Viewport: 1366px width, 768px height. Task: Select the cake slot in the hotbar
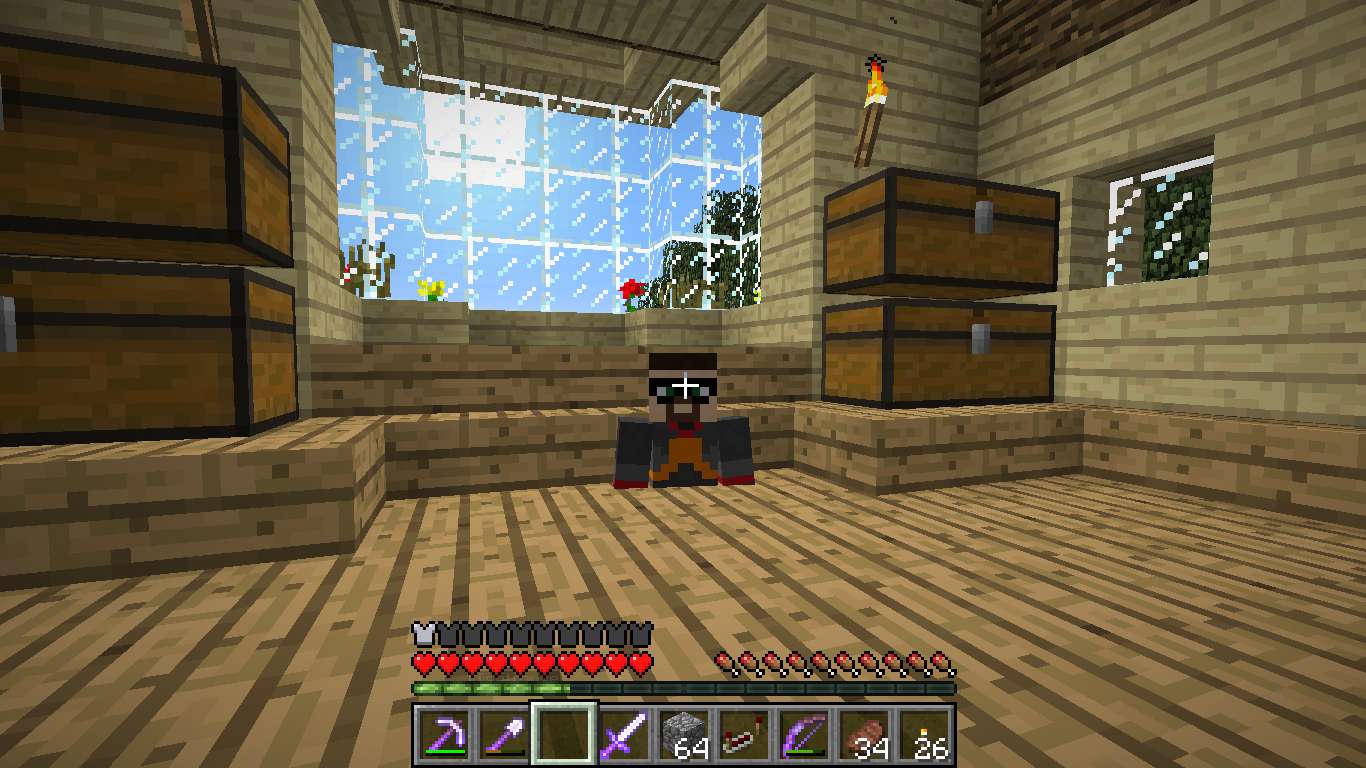click(x=744, y=736)
